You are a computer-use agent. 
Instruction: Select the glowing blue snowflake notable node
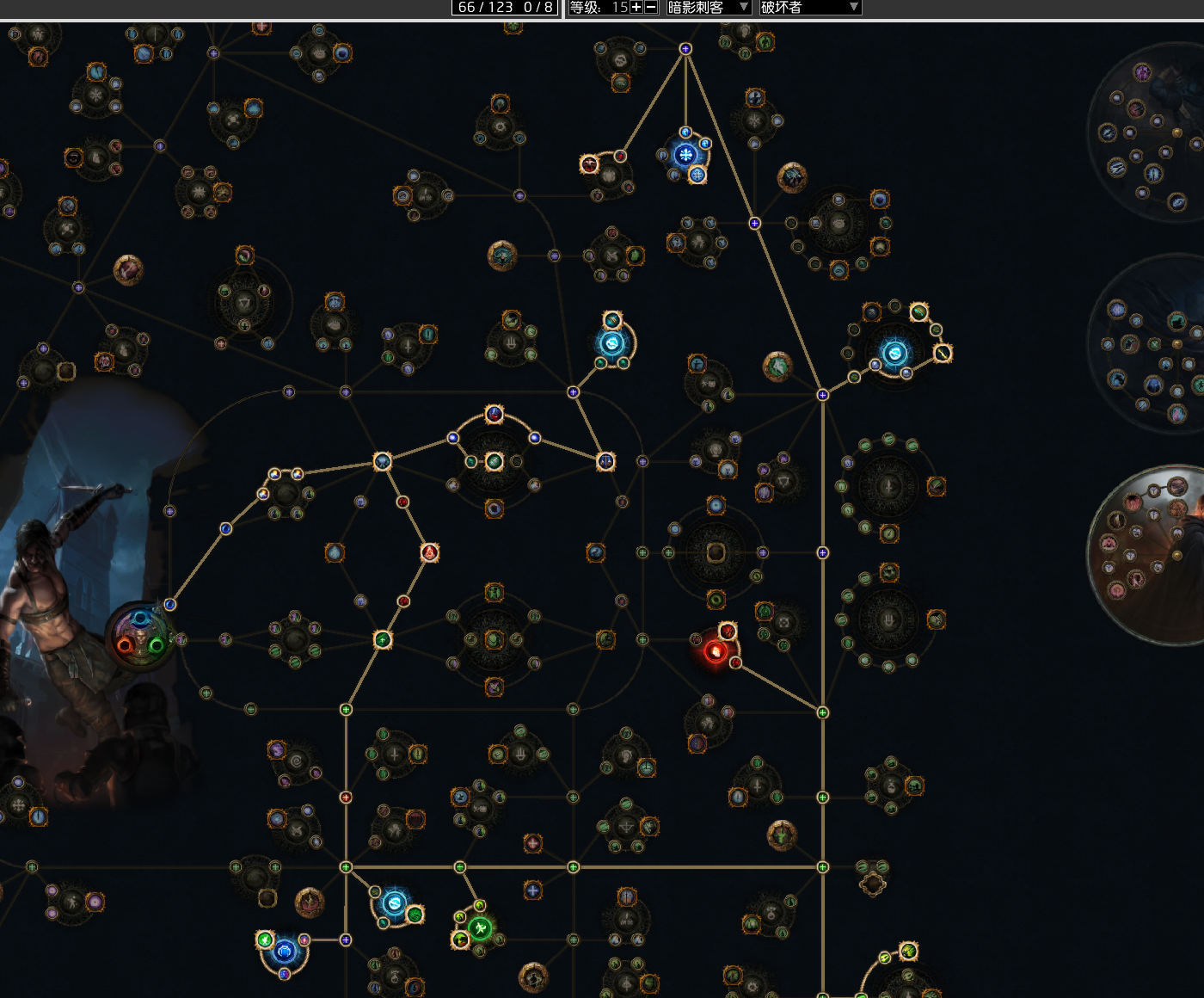(685, 155)
